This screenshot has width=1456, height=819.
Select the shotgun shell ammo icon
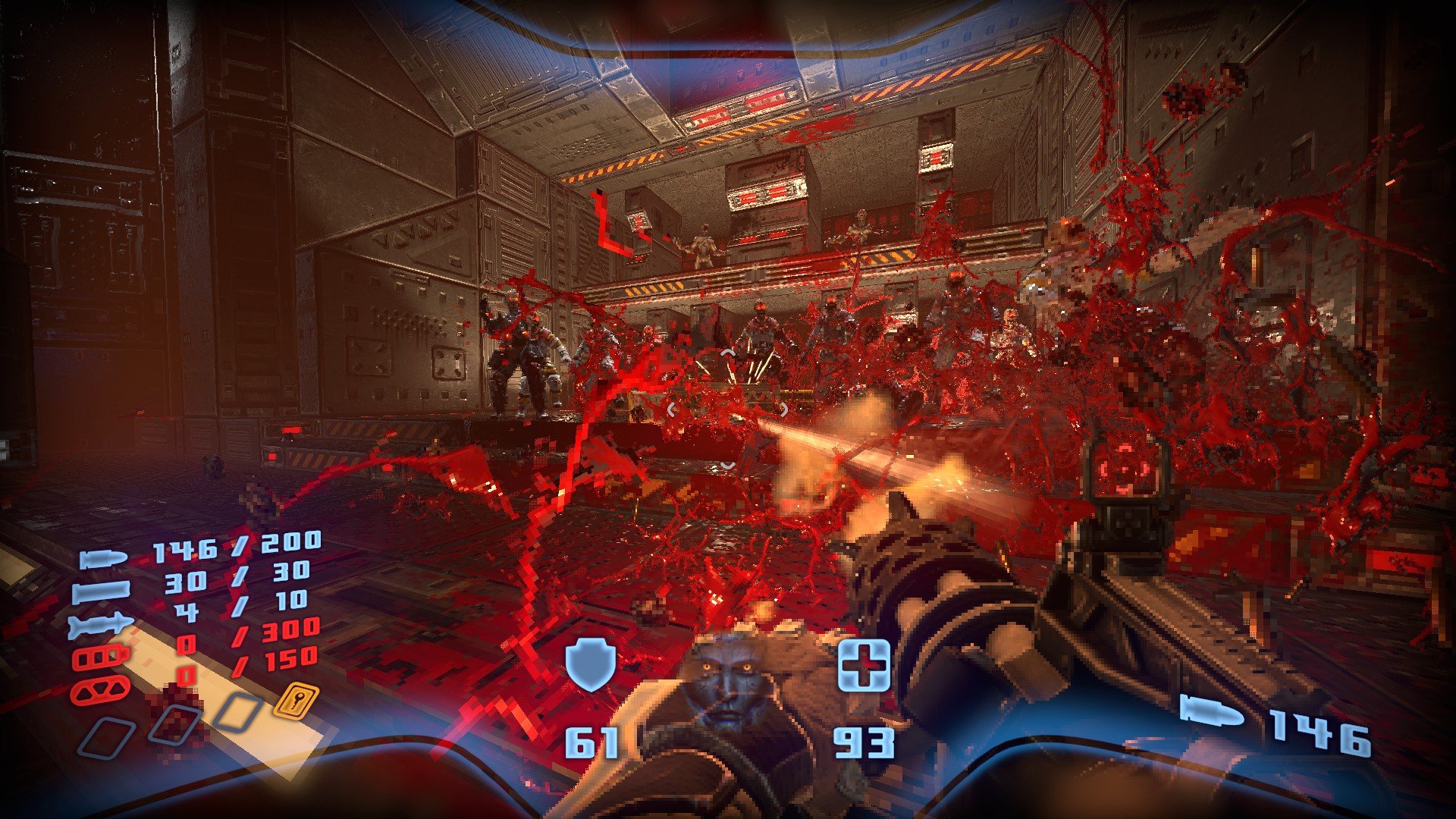click(x=100, y=591)
